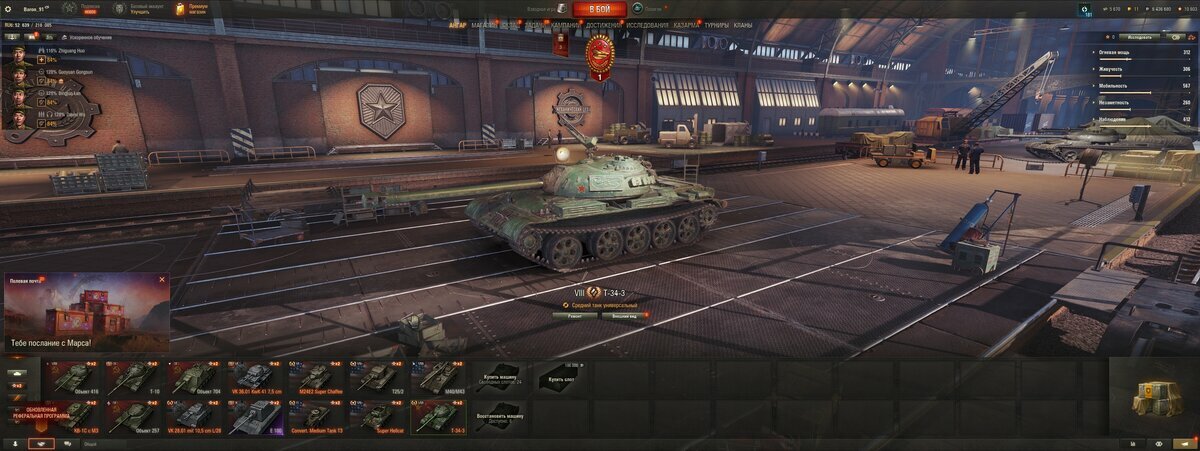Click the Ремонт repair button

tap(574, 314)
